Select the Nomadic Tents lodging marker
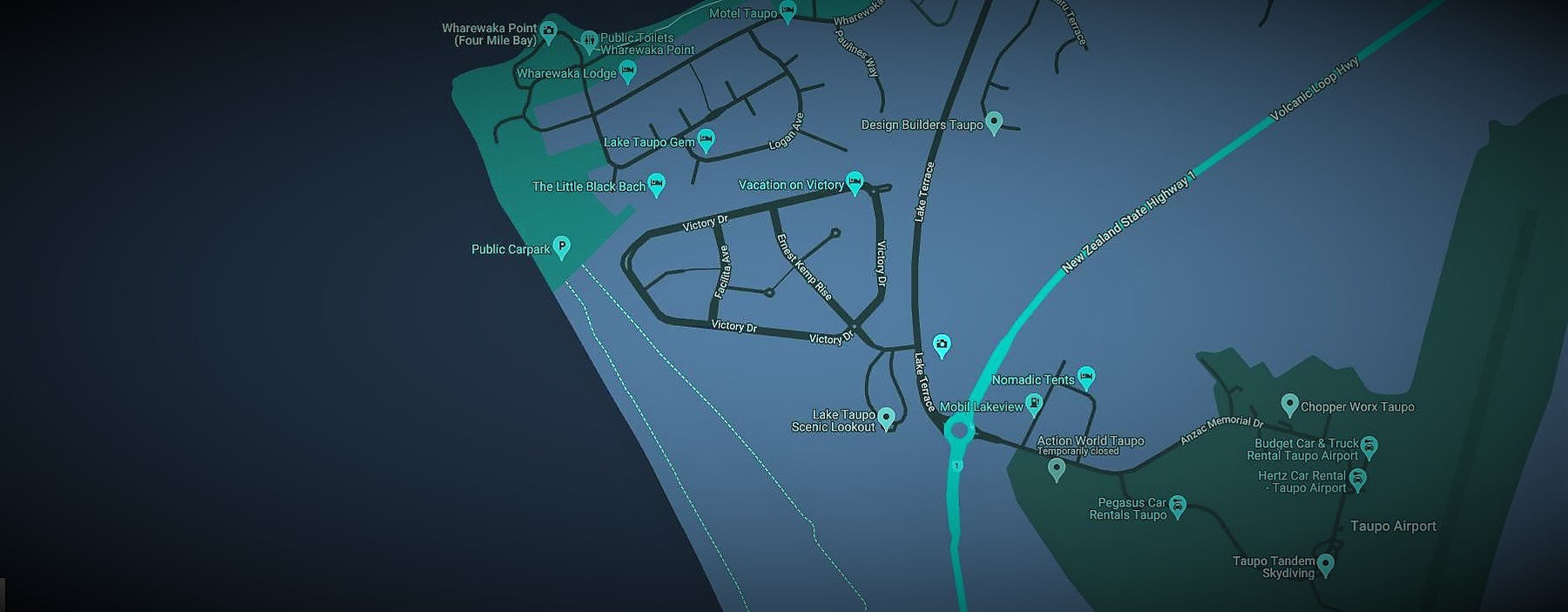Image resolution: width=1568 pixels, height=612 pixels. 1085,377
